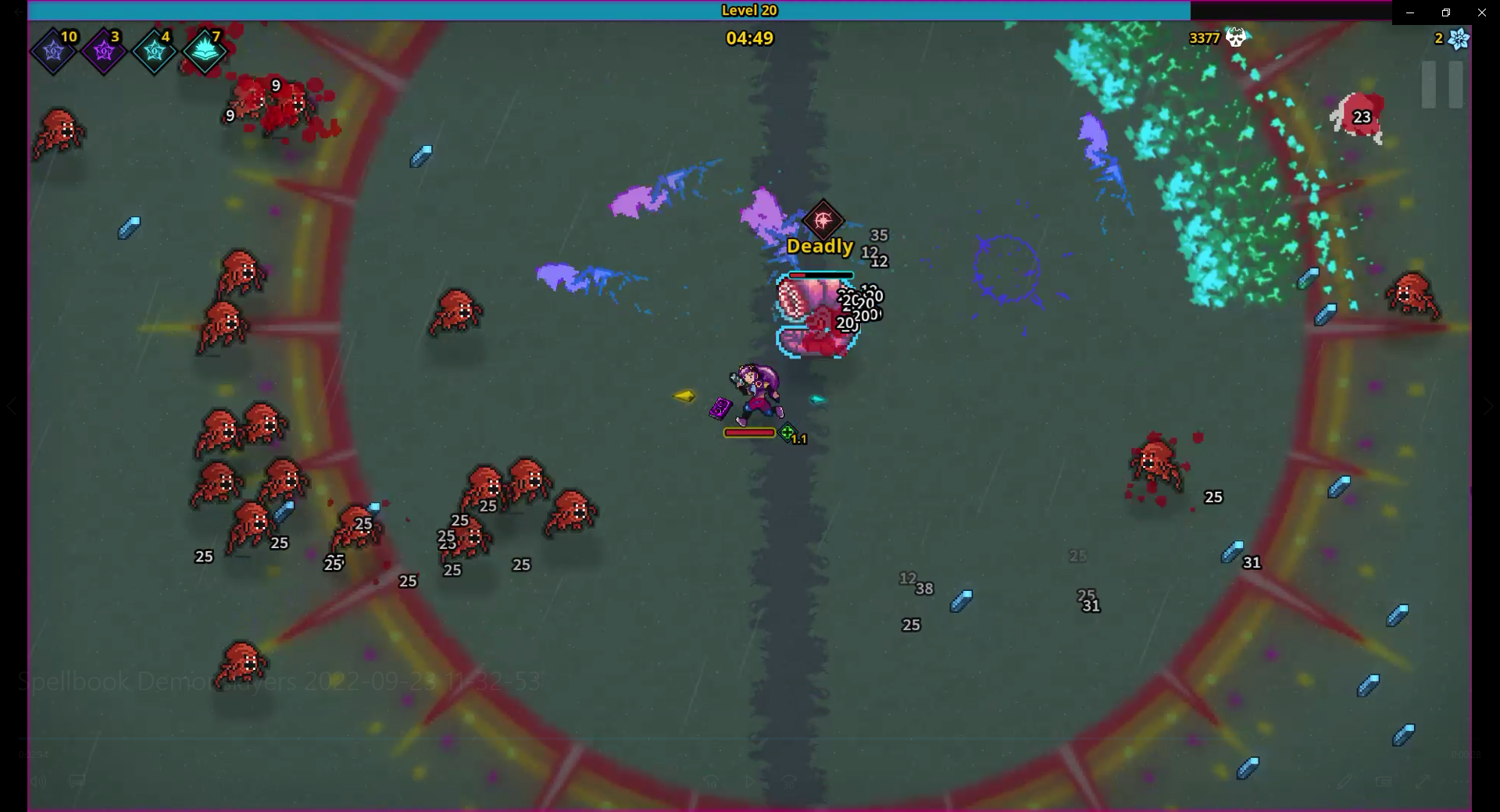Screen dimensions: 1500x812
Task: Click the edit pencil icon in player controls
Action: click(x=1346, y=781)
